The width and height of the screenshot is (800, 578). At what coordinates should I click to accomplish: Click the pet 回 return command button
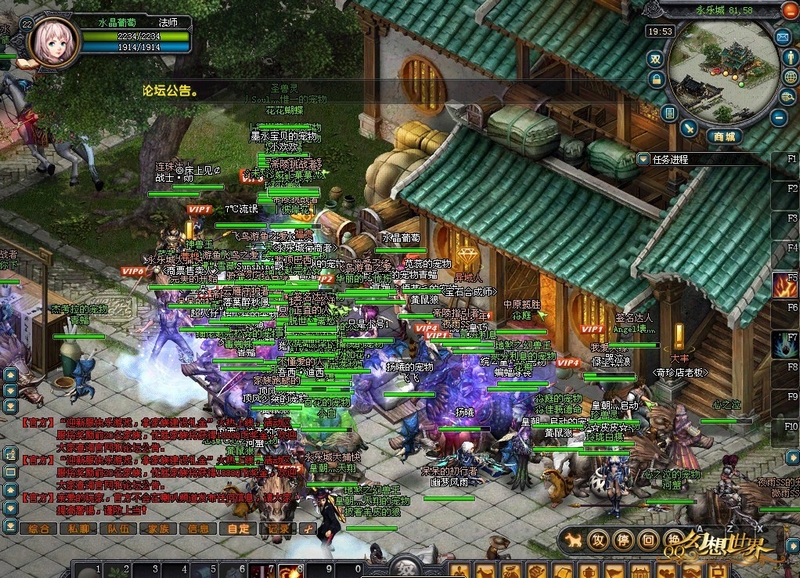coord(647,540)
